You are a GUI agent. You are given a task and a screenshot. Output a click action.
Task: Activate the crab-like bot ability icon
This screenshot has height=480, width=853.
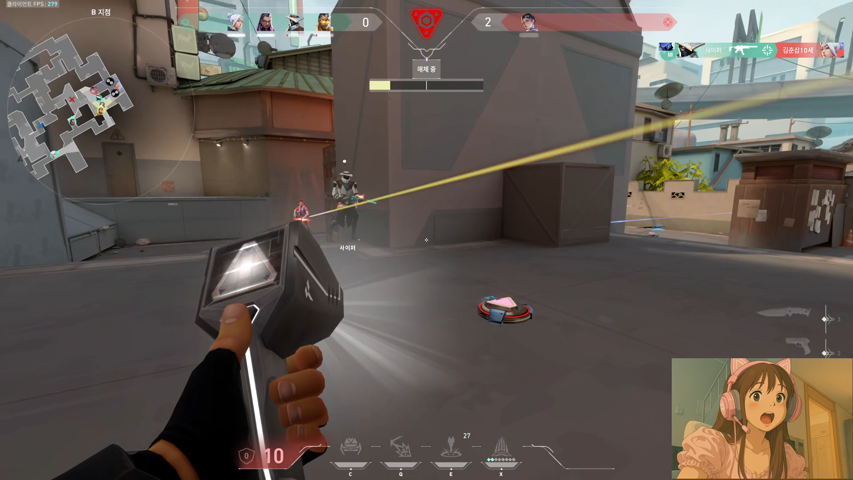350,446
